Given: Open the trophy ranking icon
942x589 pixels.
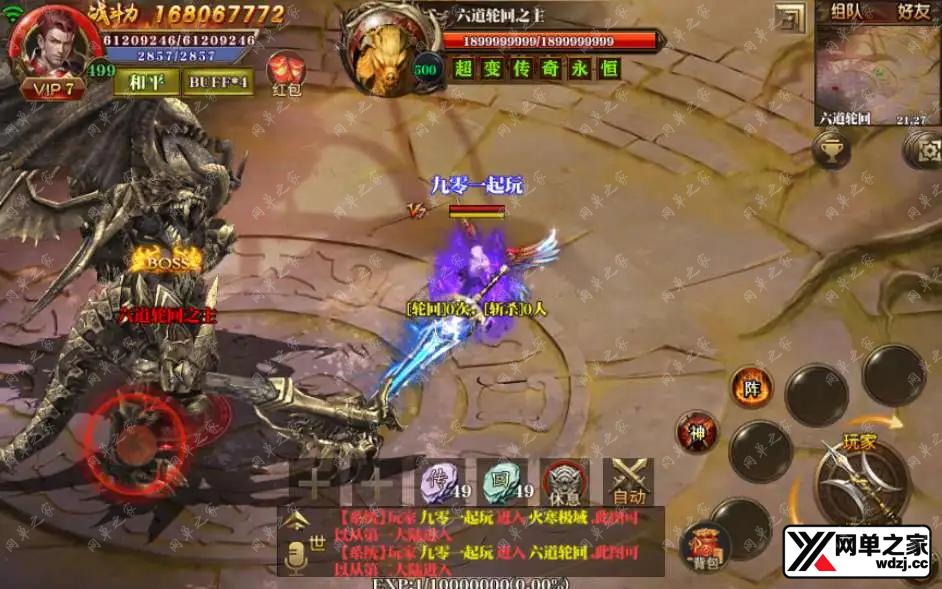Looking at the screenshot, I should 831,151.
